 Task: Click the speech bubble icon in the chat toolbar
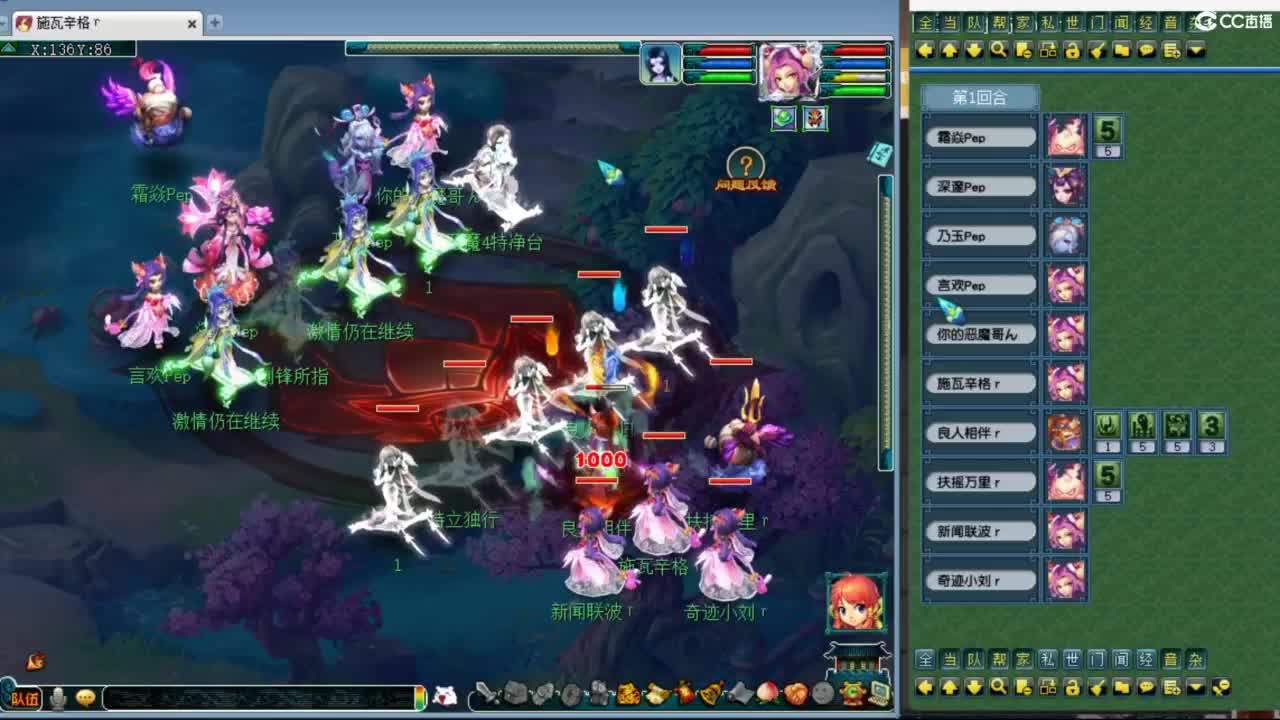1146,50
